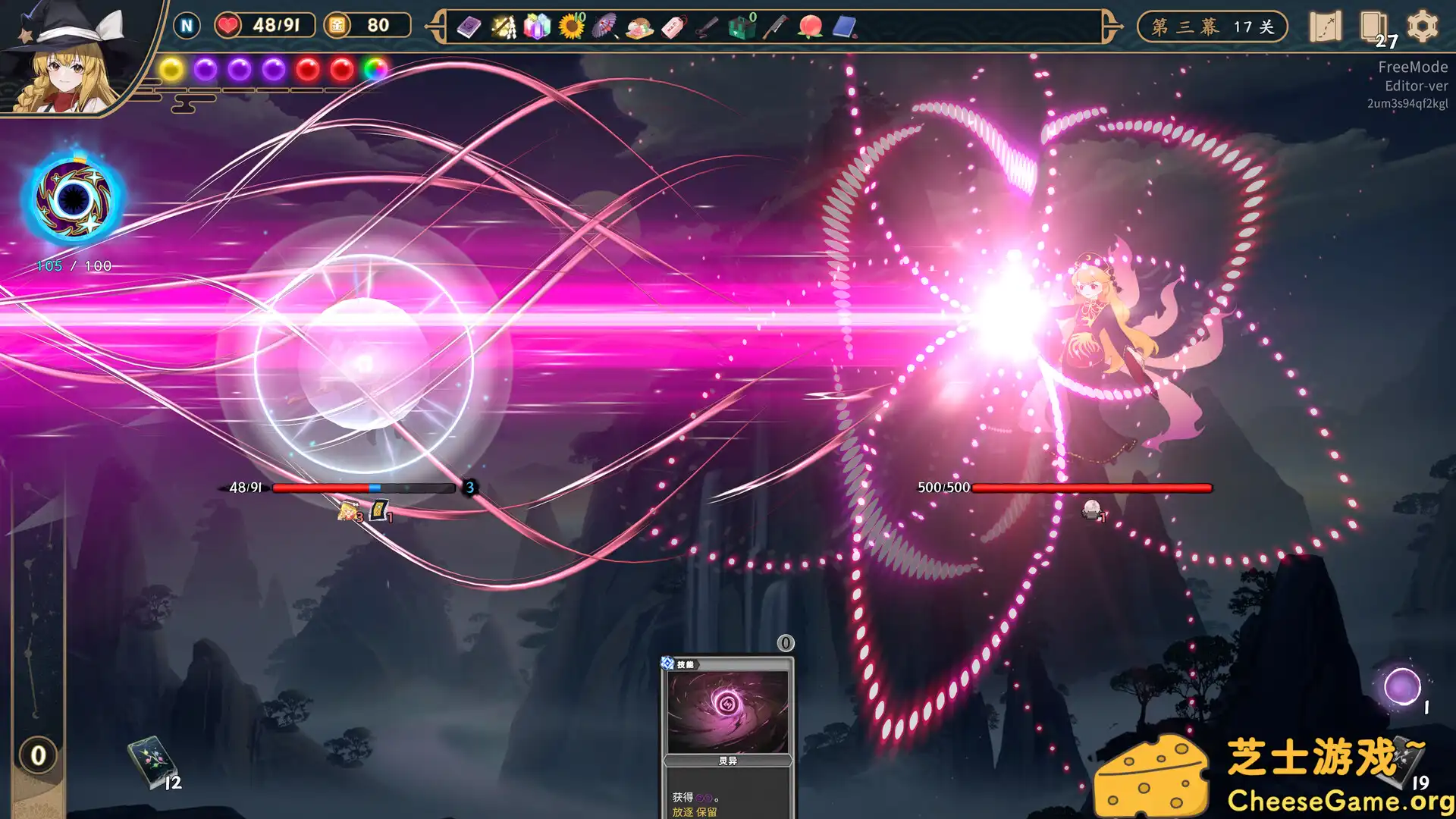1456x819 pixels.
Task: Inspect the green toolbox relic
Action: tap(741, 28)
